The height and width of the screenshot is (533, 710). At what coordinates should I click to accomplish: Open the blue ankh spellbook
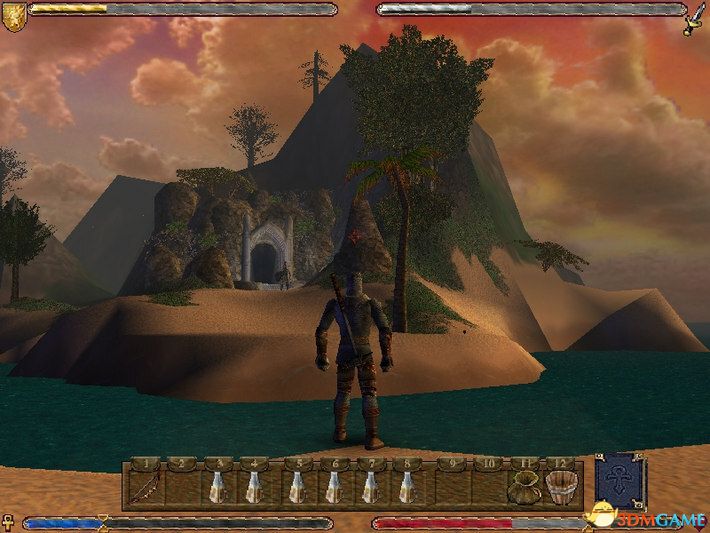tap(620, 484)
